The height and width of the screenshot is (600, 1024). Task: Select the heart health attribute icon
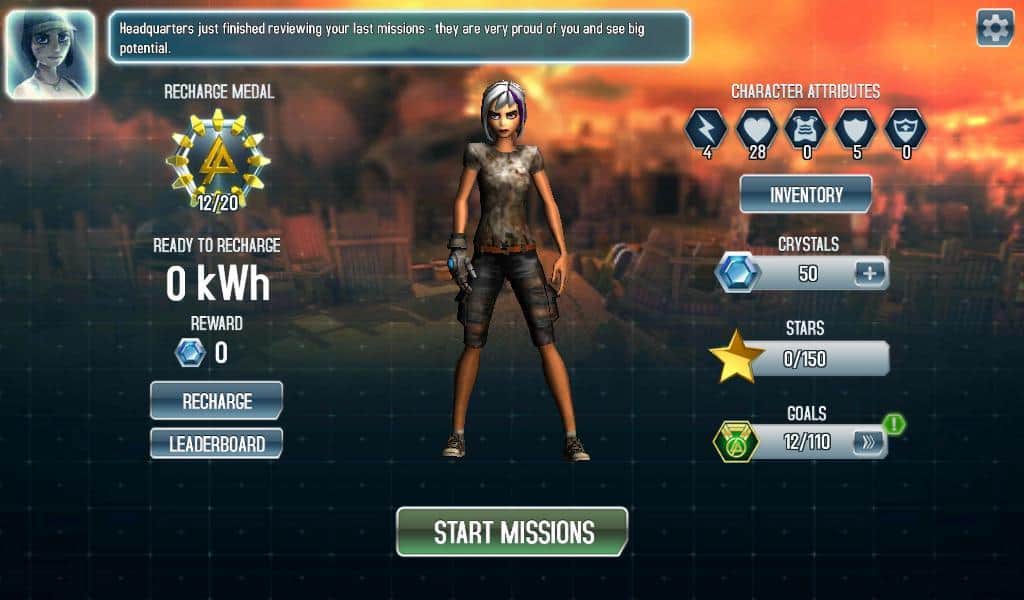click(755, 128)
